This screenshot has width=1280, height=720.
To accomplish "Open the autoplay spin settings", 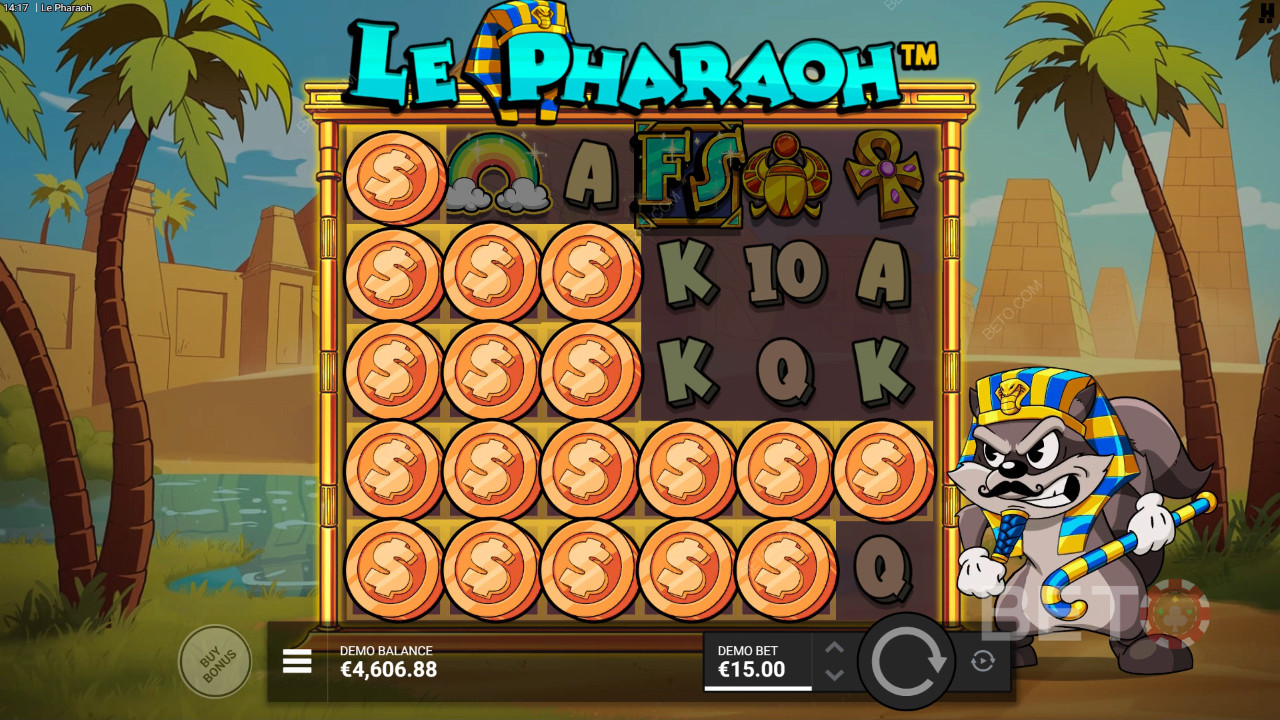I will tap(983, 661).
